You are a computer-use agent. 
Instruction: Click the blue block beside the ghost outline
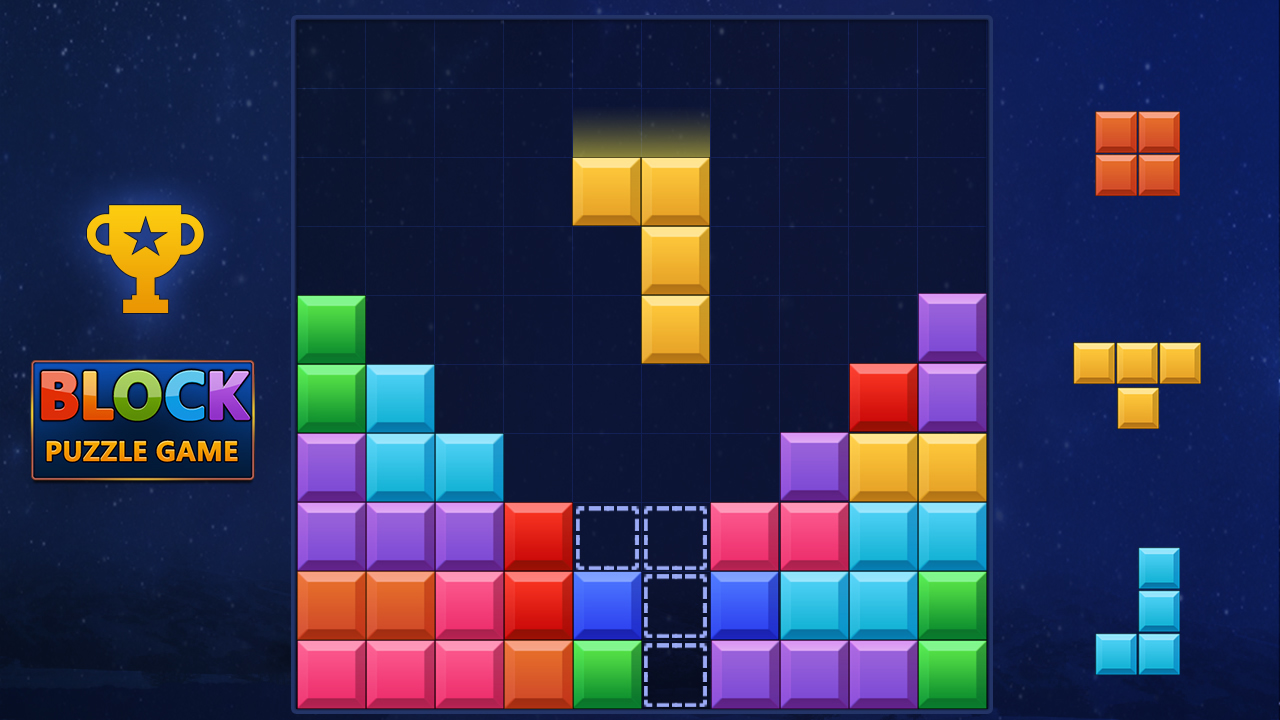point(606,605)
